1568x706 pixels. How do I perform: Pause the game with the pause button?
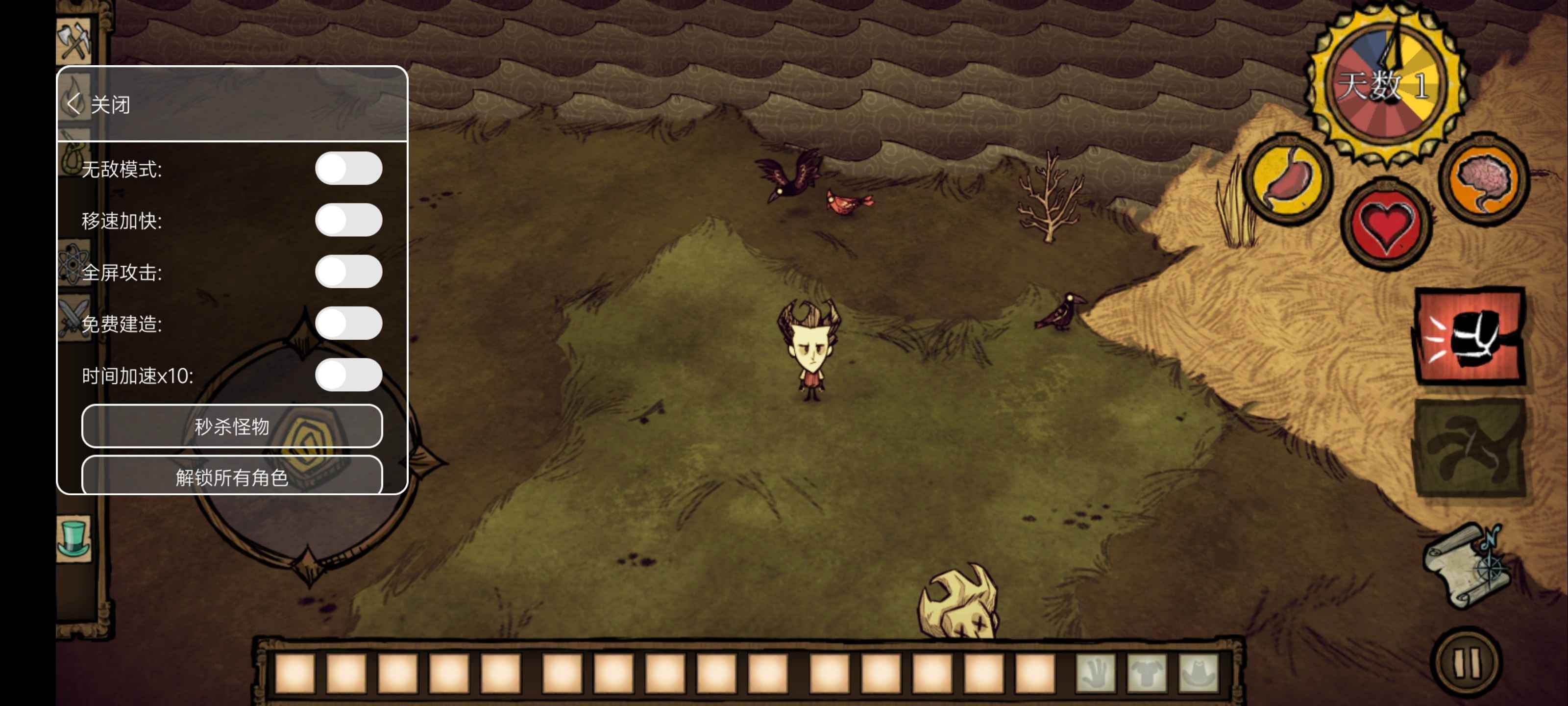click(1467, 662)
